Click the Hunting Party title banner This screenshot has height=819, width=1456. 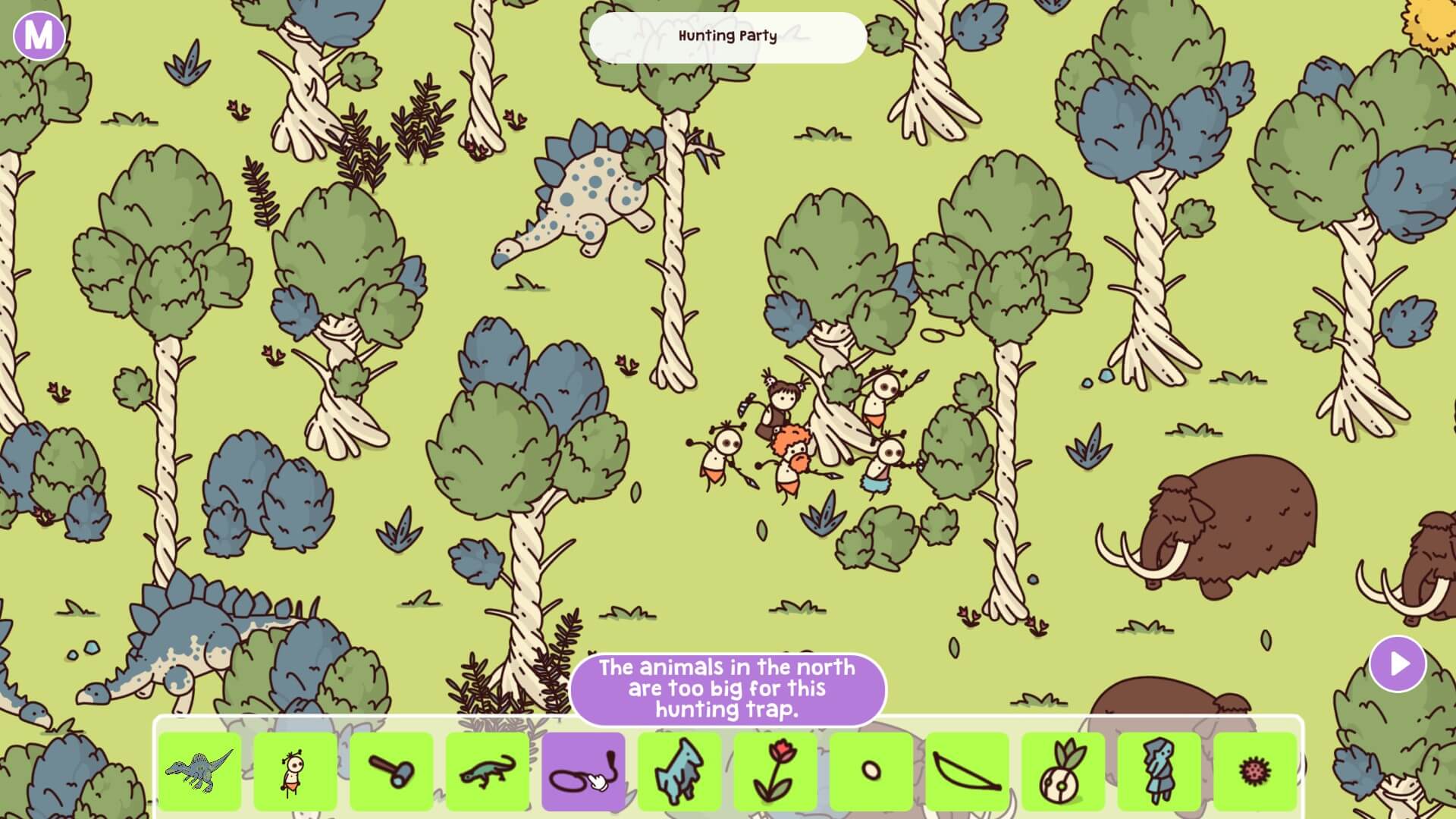click(727, 36)
